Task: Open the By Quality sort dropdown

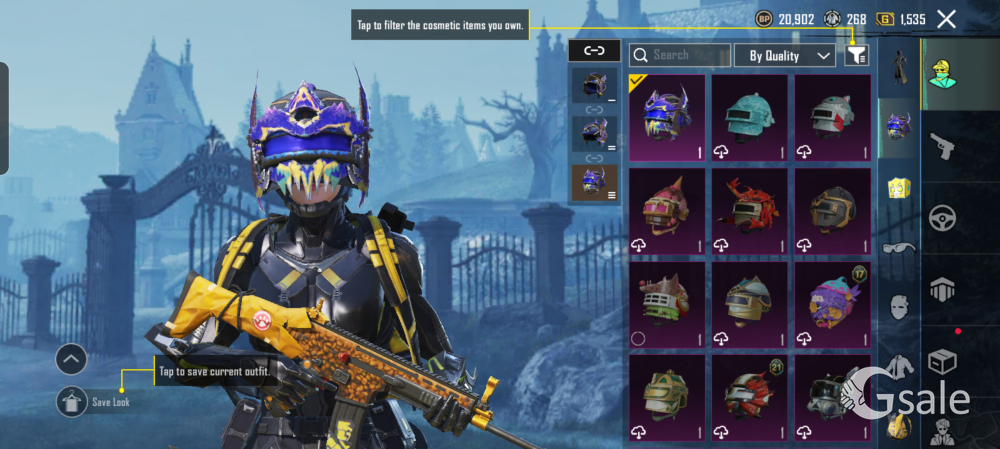Action: (x=785, y=56)
